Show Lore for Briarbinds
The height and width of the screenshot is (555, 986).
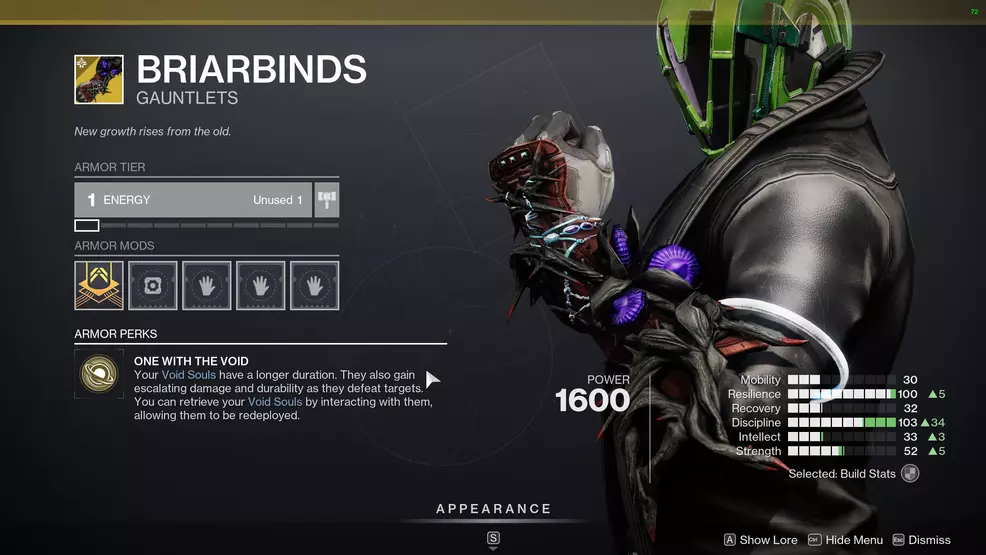(x=760, y=540)
